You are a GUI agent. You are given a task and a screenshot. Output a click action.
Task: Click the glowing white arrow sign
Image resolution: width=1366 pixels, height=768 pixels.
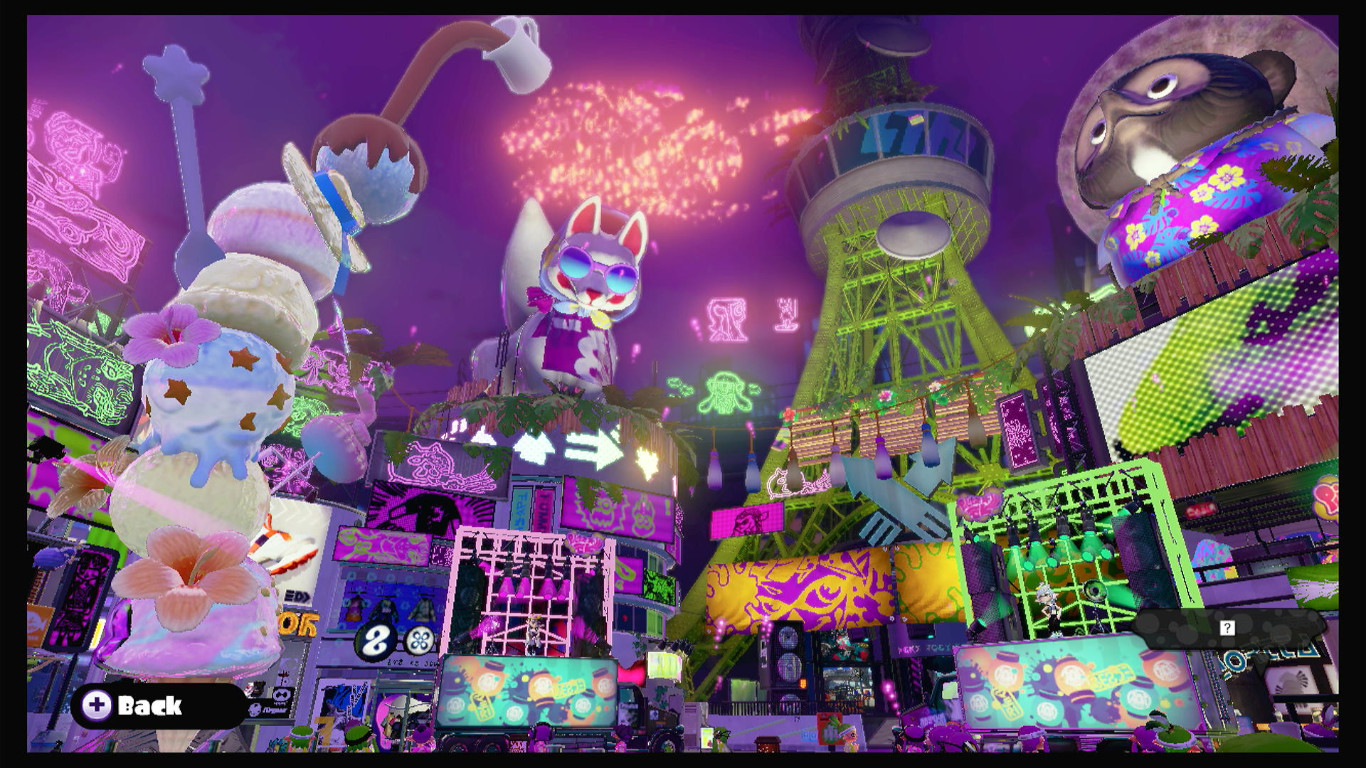596,448
